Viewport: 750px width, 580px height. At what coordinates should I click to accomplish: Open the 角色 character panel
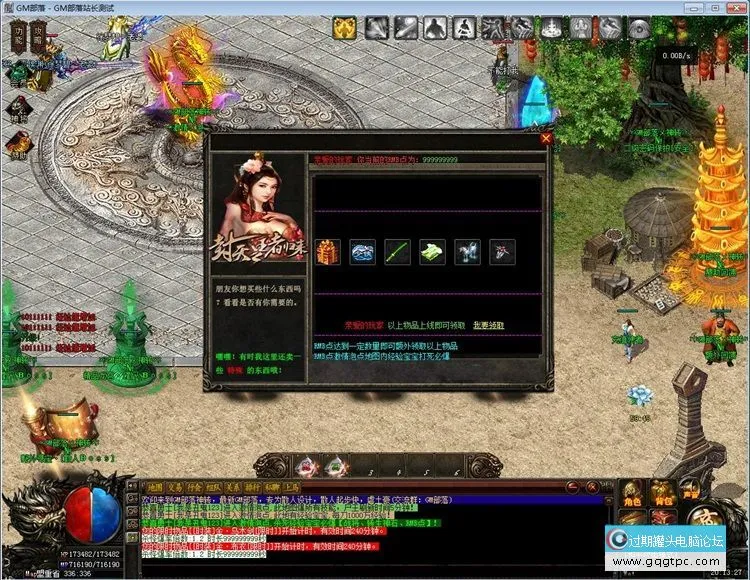632,490
